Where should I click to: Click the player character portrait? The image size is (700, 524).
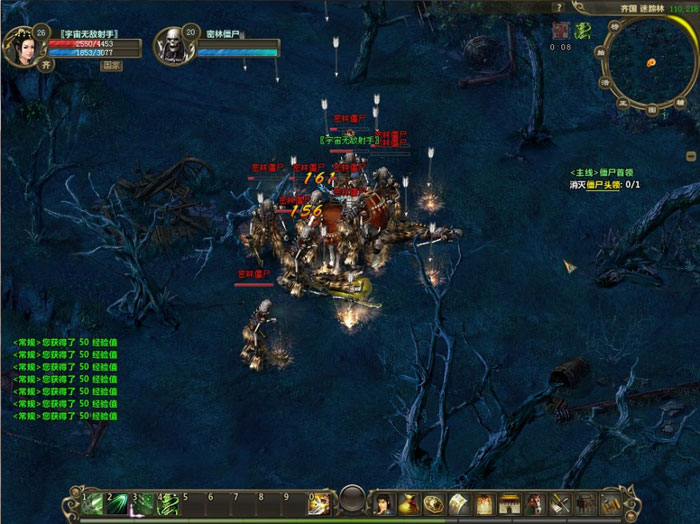point(21,45)
